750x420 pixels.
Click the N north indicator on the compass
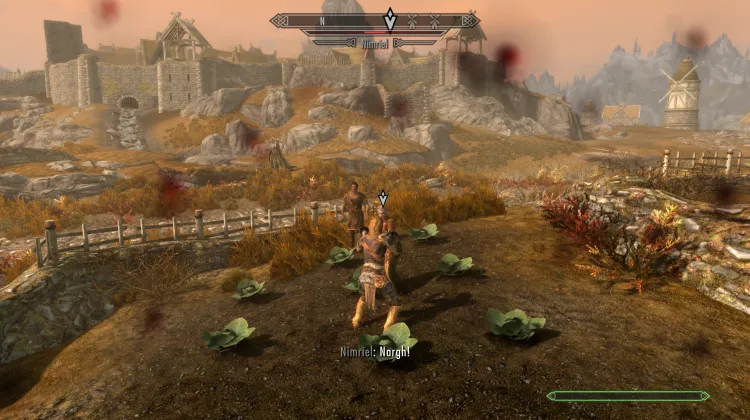coord(321,20)
